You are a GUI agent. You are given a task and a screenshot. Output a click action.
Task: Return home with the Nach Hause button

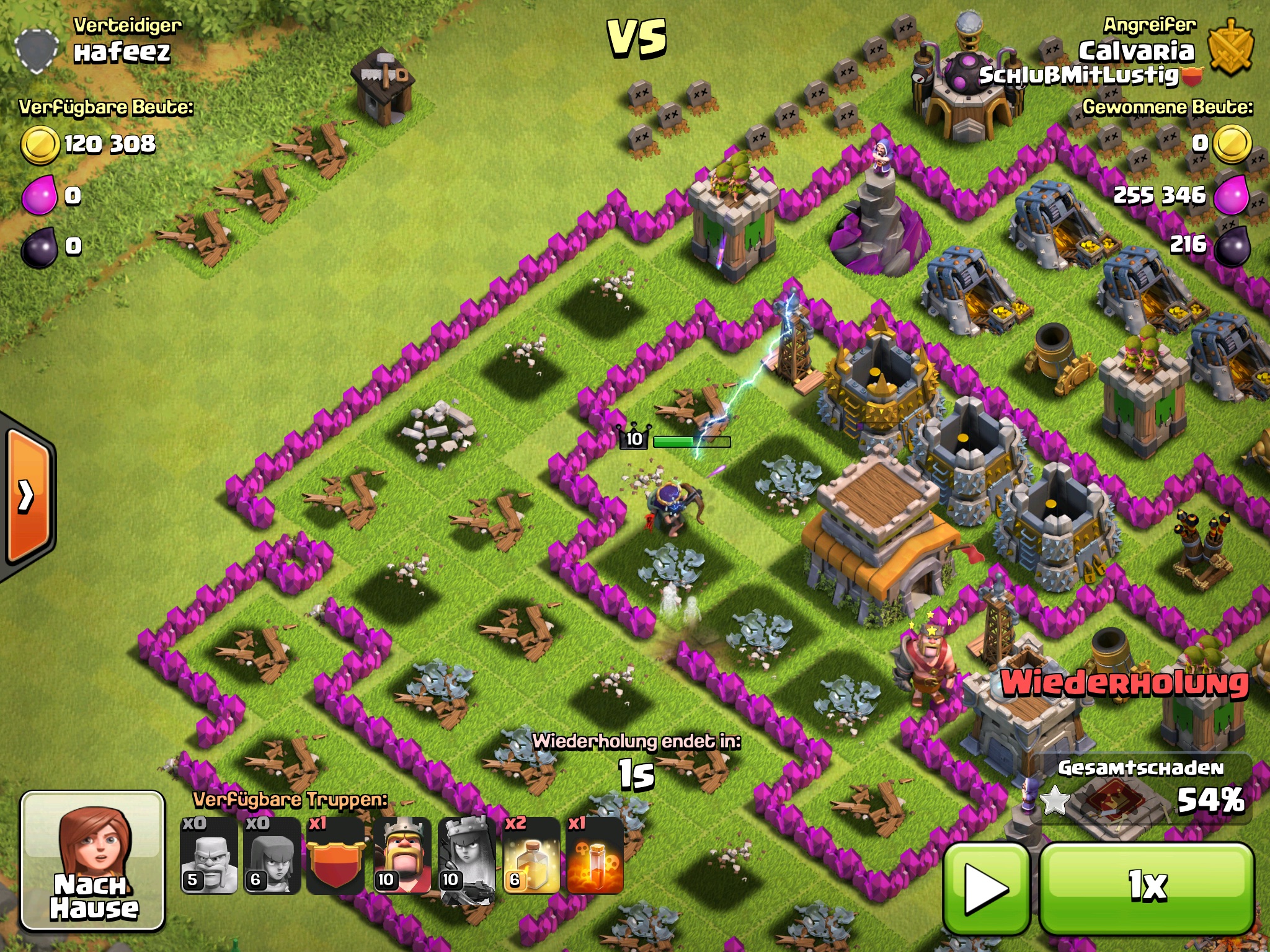93,862
